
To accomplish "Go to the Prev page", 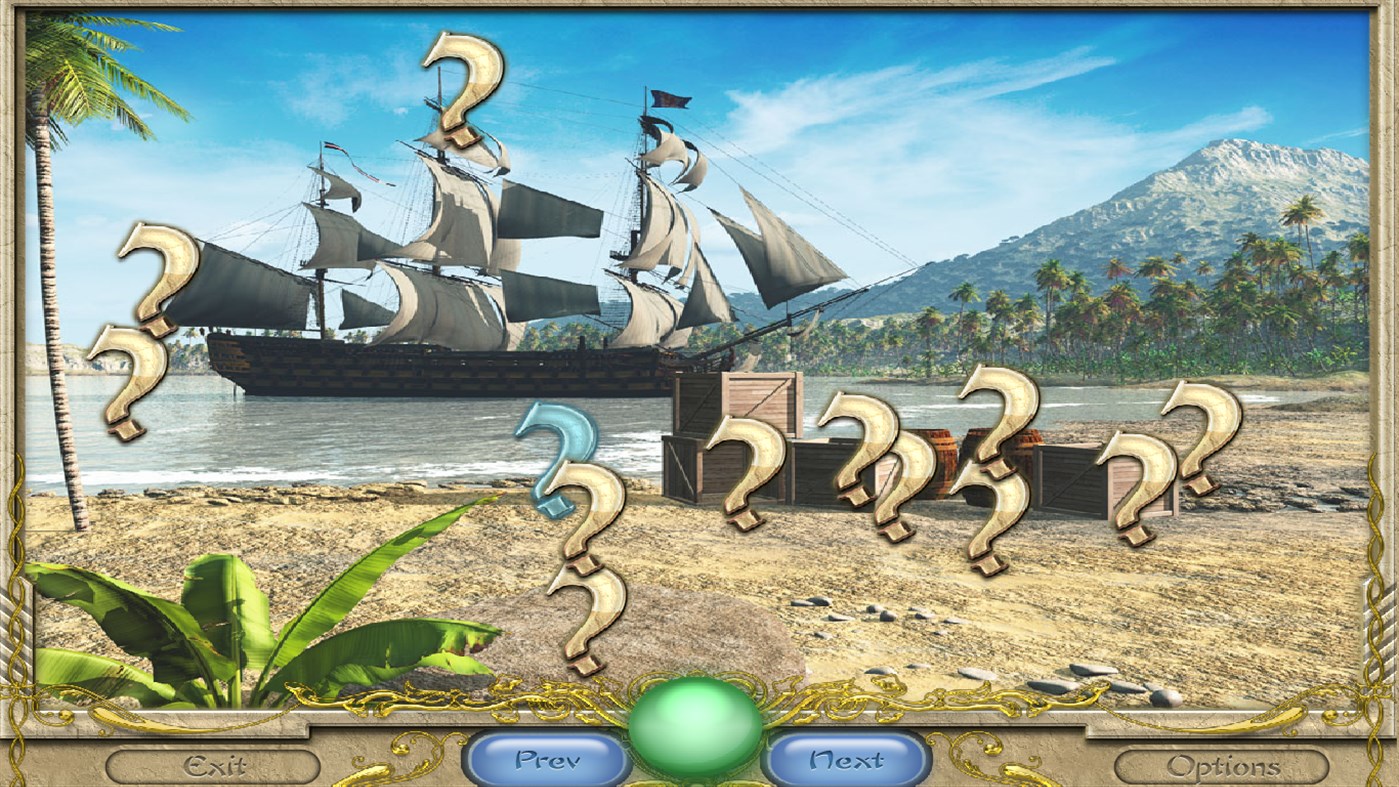I will 546,761.
